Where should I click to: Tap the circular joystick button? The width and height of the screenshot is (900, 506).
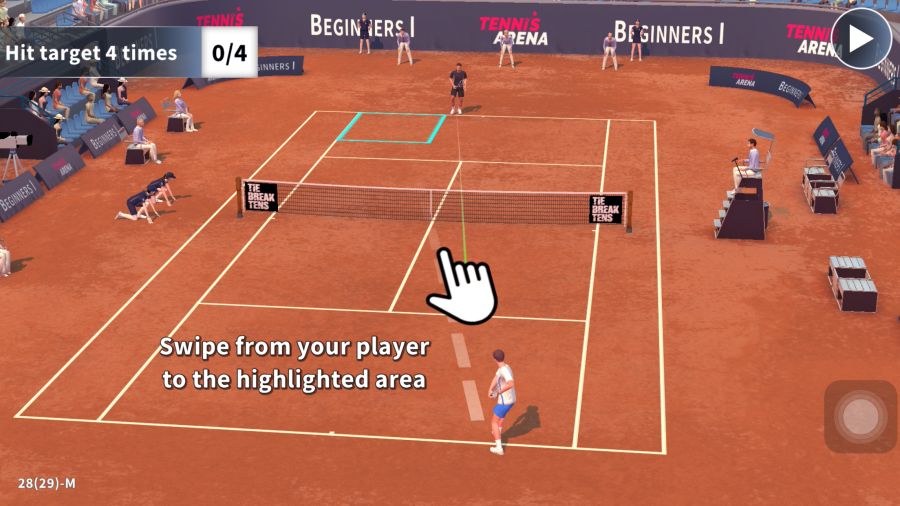[x=860, y=417]
